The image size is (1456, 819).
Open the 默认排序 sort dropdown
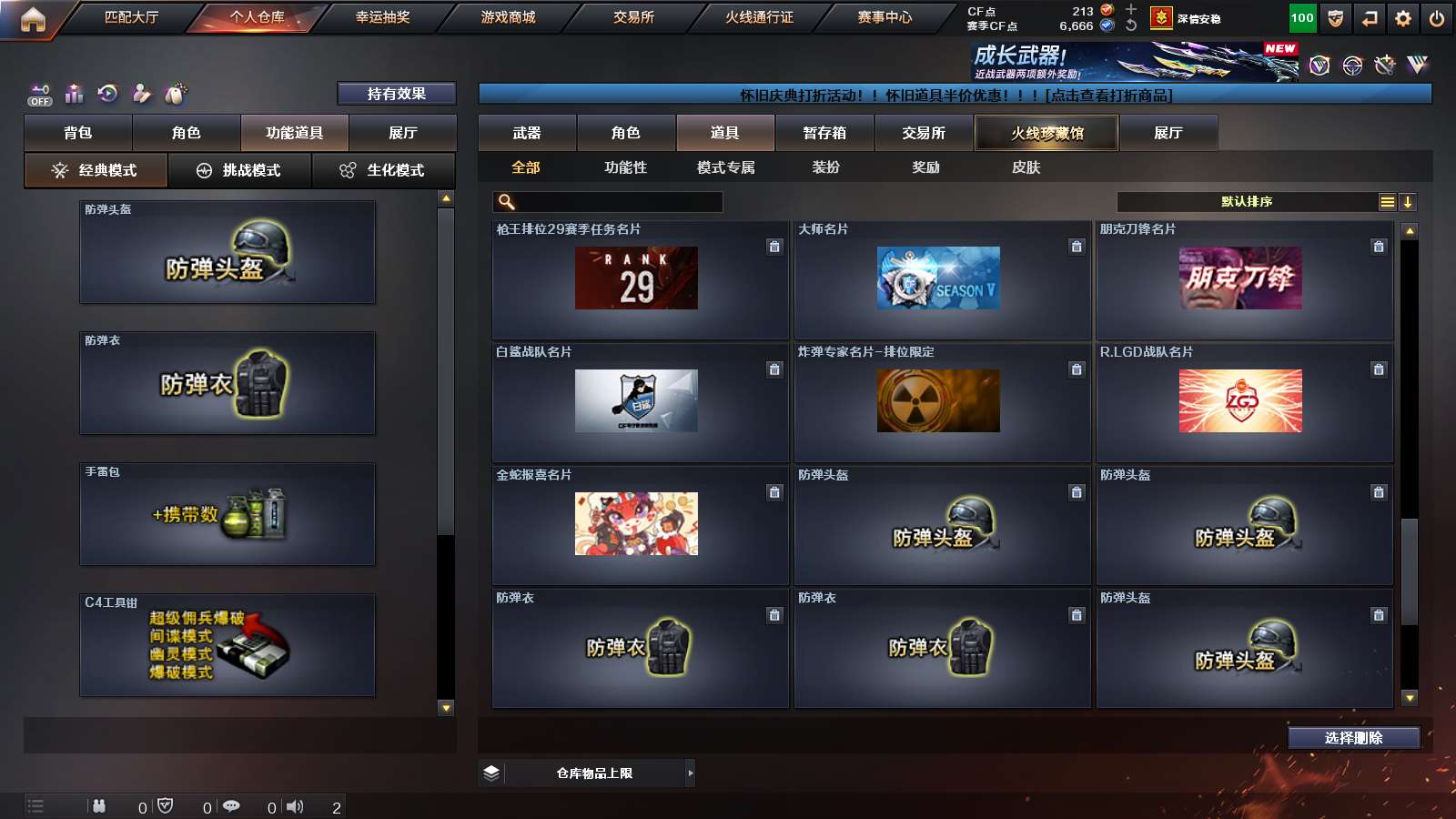(1248, 202)
